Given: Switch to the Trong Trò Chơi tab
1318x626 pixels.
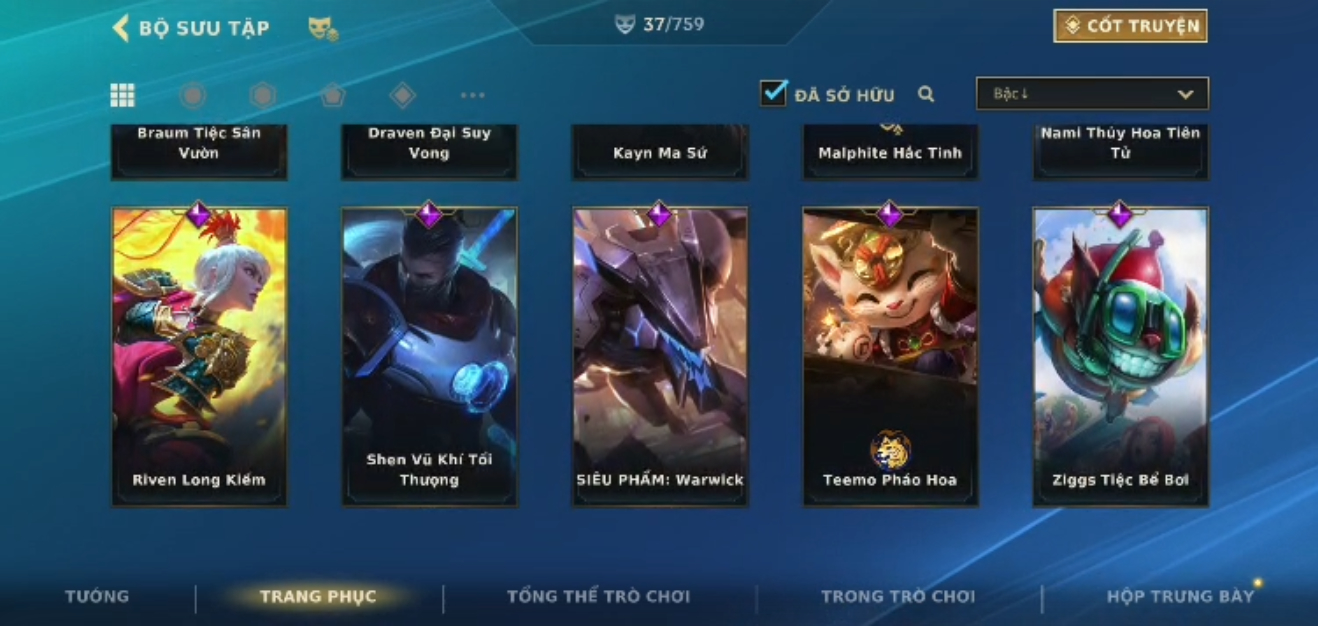Looking at the screenshot, I should pos(897,597).
